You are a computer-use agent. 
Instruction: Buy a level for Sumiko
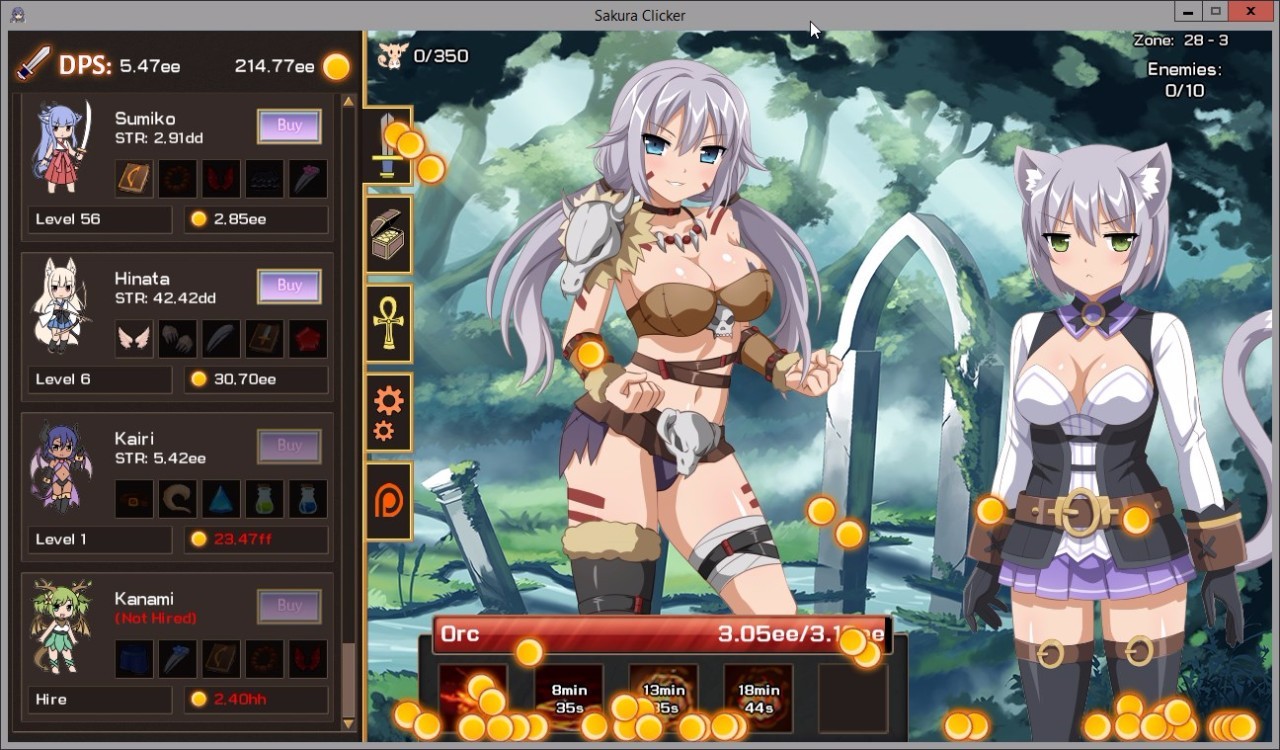tap(289, 126)
